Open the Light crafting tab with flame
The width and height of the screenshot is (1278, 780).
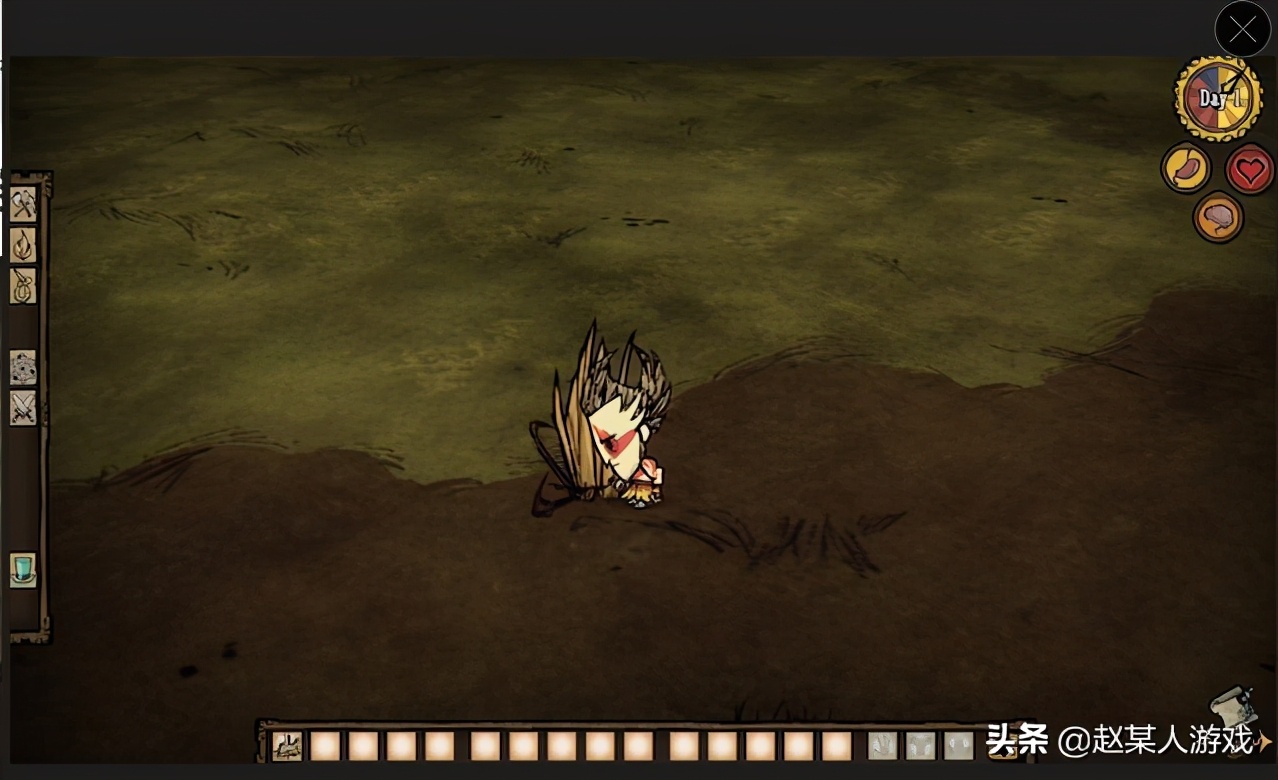(23, 245)
